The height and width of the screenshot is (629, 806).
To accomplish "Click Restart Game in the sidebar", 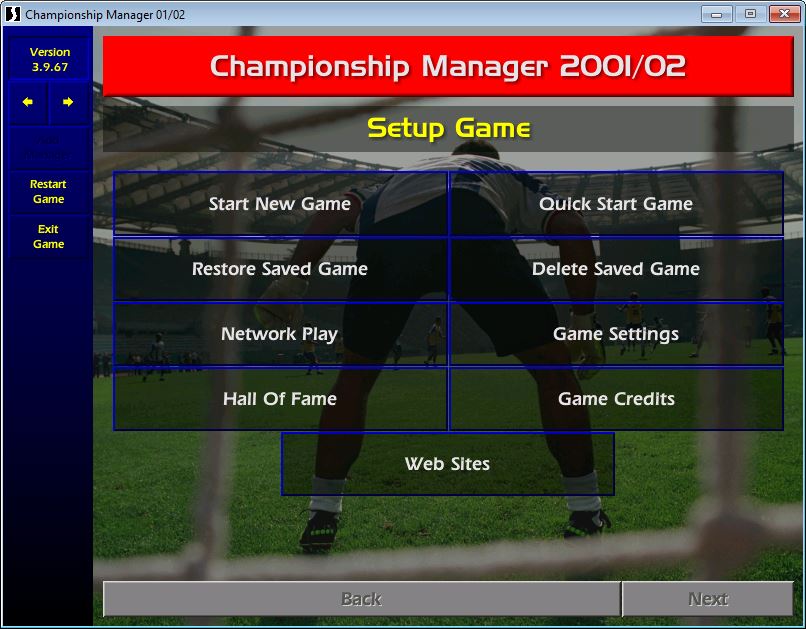I will click(48, 192).
